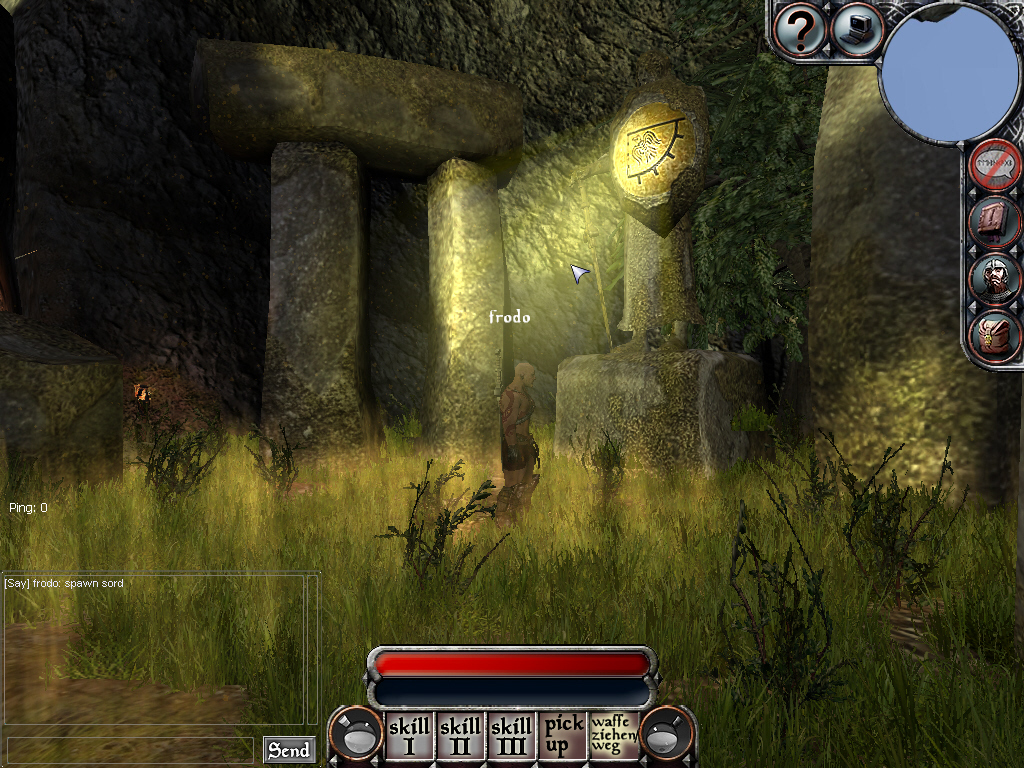Click the pick up button
Image resolution: width=1024 pixels, height=768 pixels.
pos(563,737)
